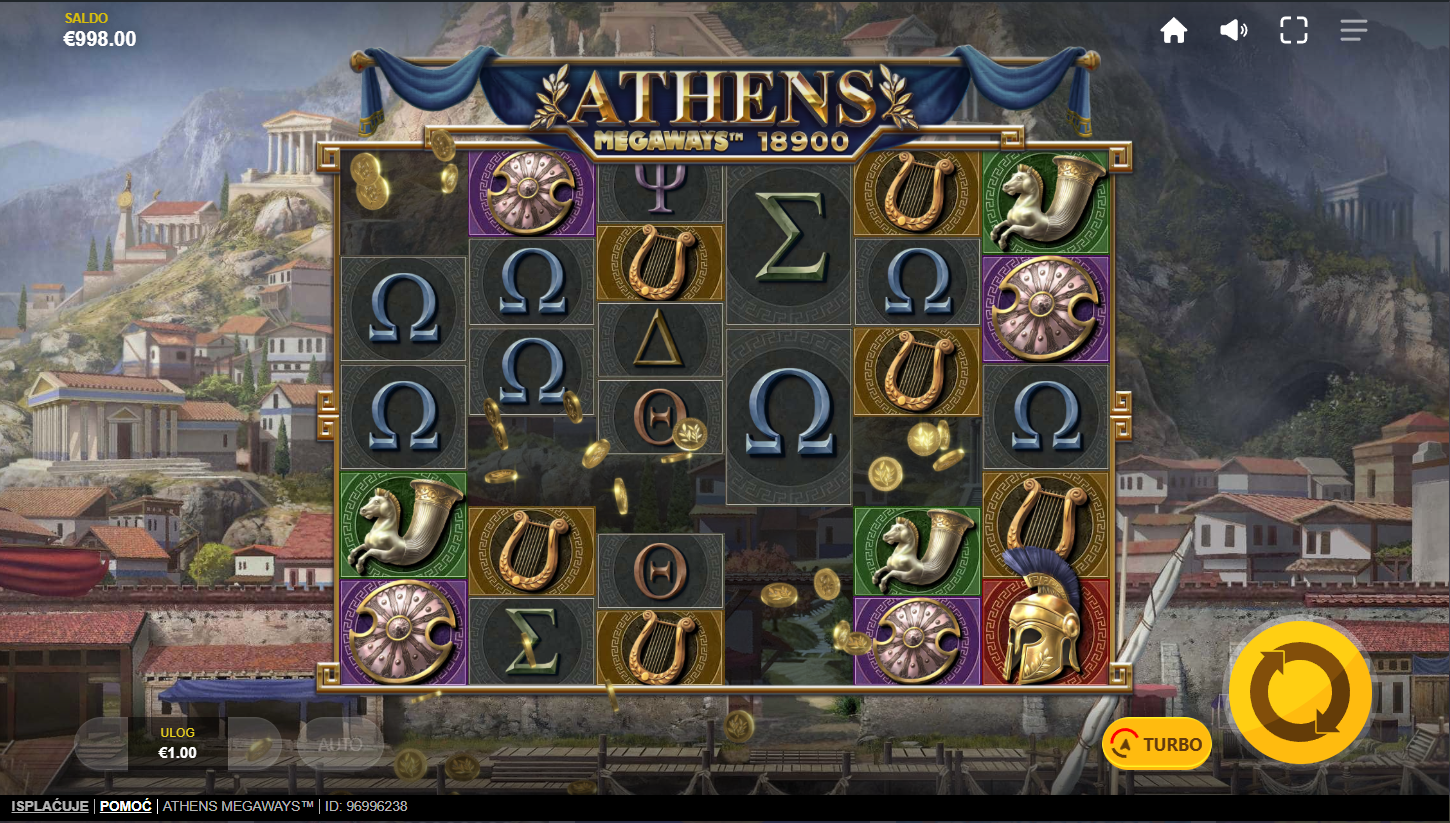Activate TURBO mode
Image resolution: width=1450 pixels, height=823 pixels.
pos(1157,744)
